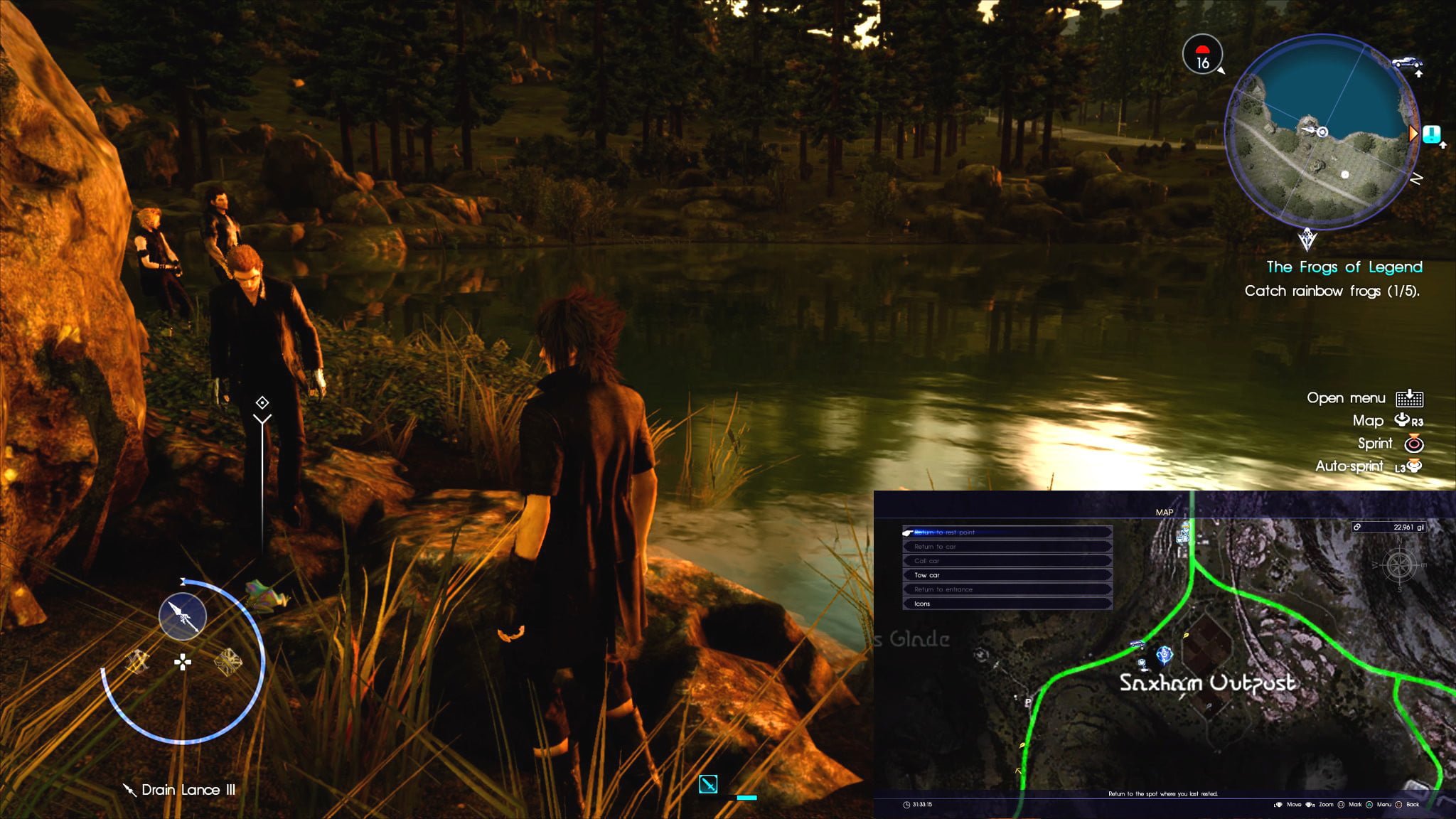Select the Drain Lance weapon slot
The width and height of the screenshot is (1456, 819).
(183, 616)
